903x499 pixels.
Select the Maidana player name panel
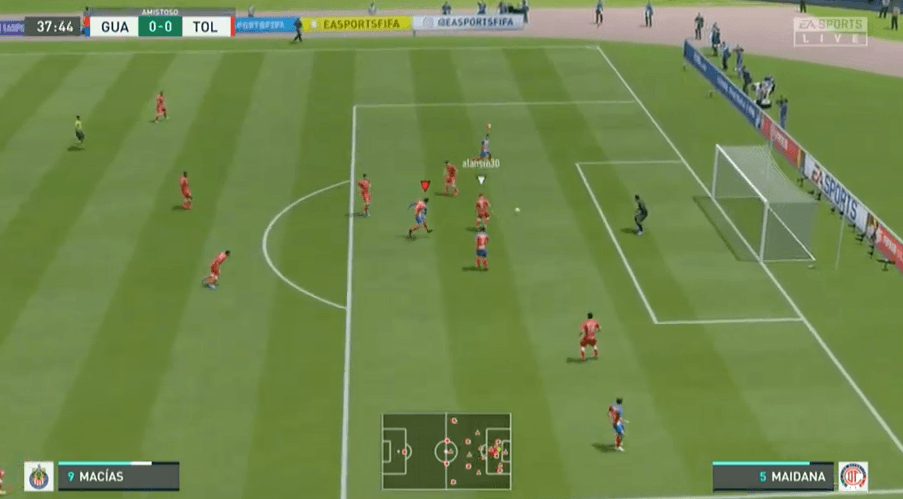coord(773,477)
